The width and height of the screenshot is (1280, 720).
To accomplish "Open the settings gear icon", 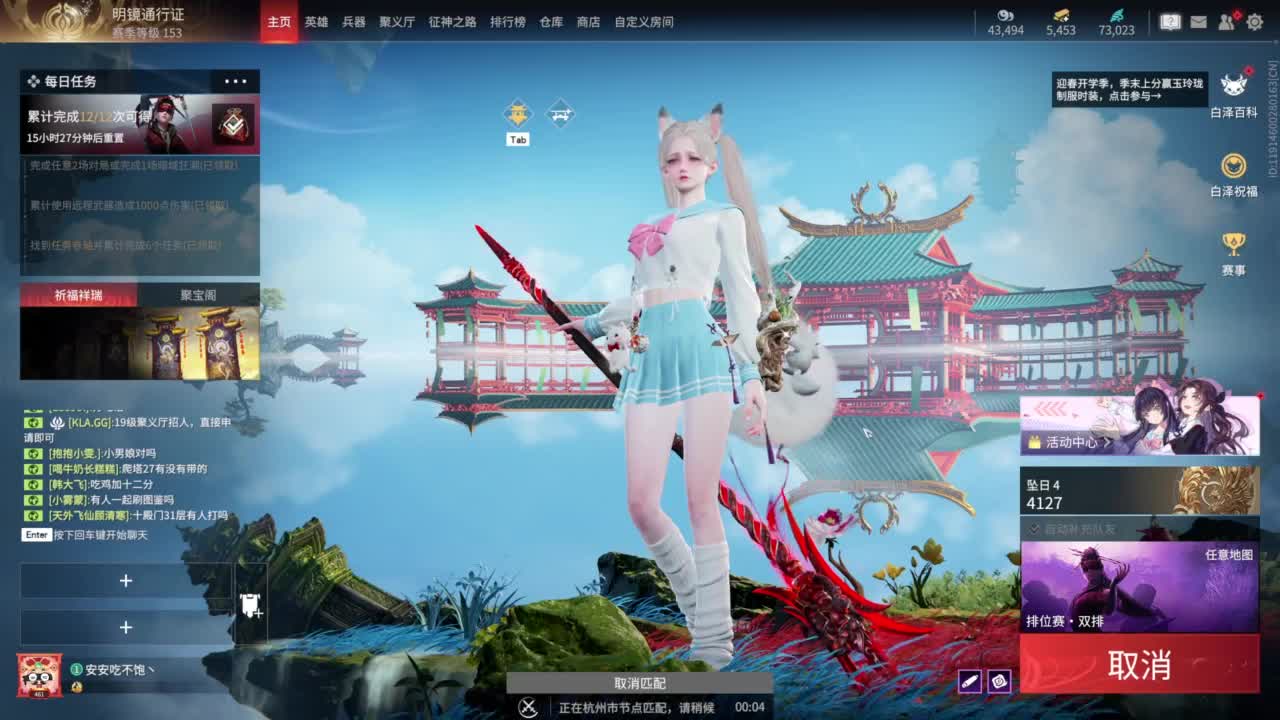I will (1255, 20).
